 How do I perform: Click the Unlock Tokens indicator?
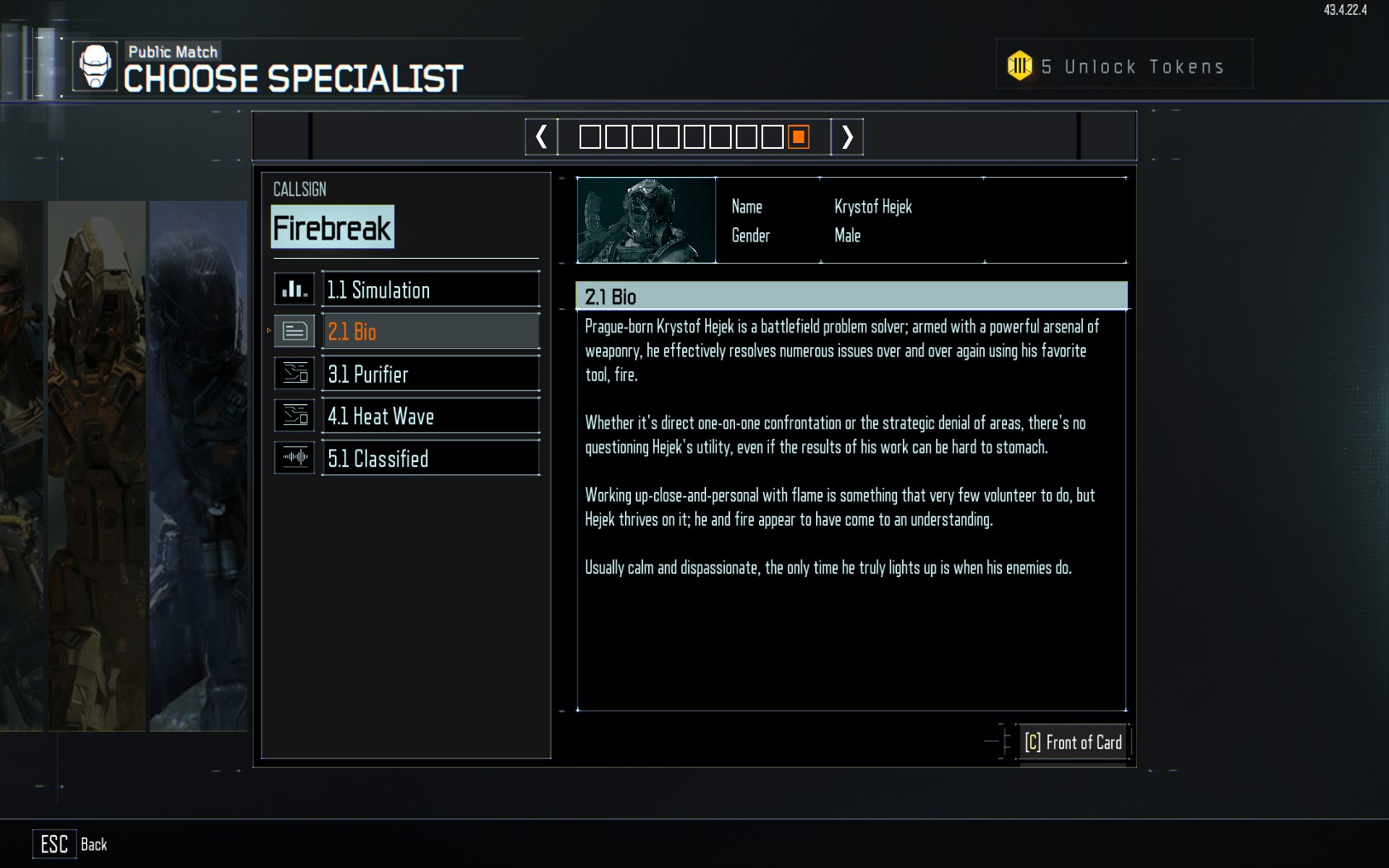[1123, 66]
